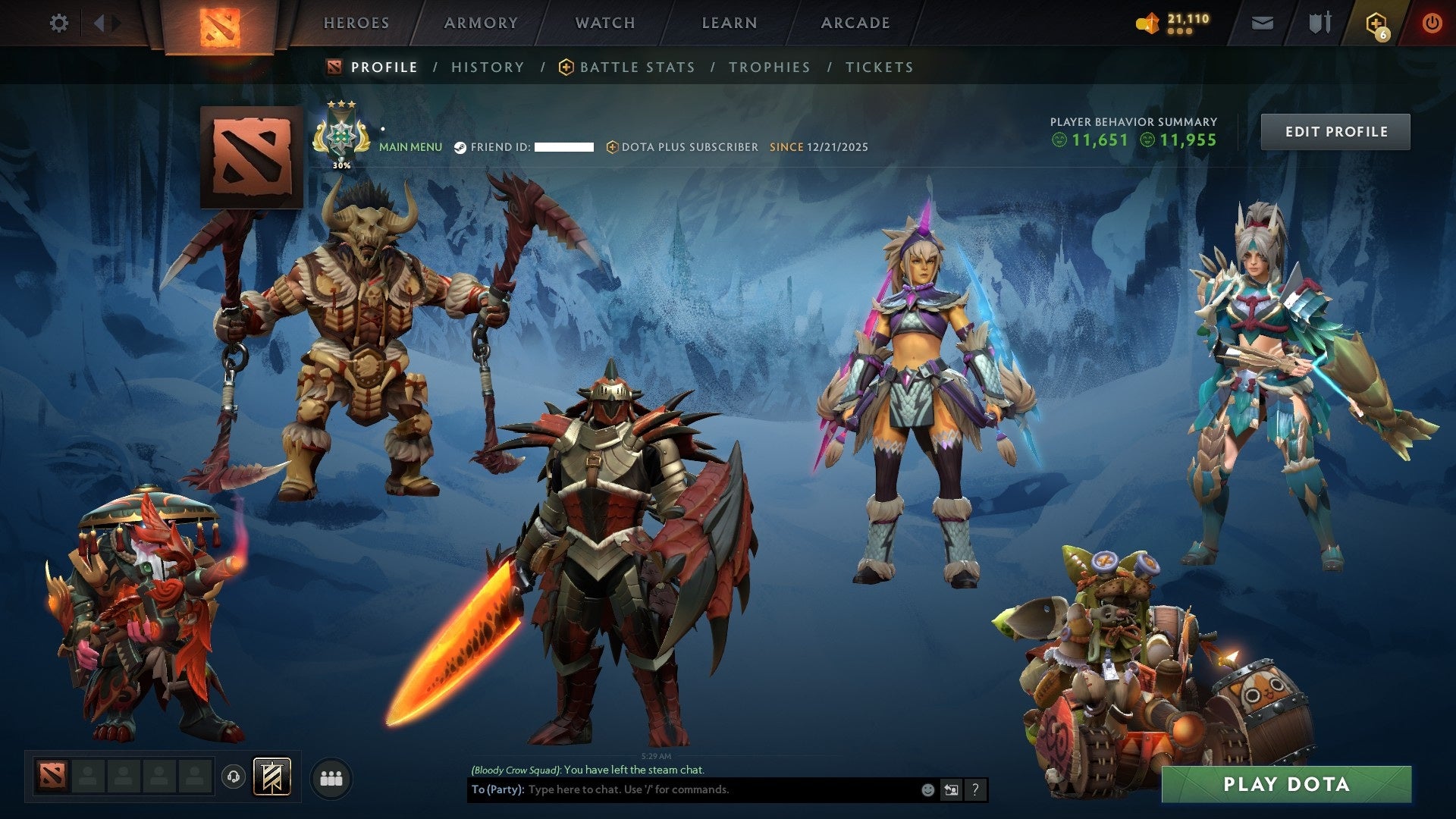Open the MAIN MENU label dropdown
This screenshot has width=1456, height=819.
click(x=410, y=146)
